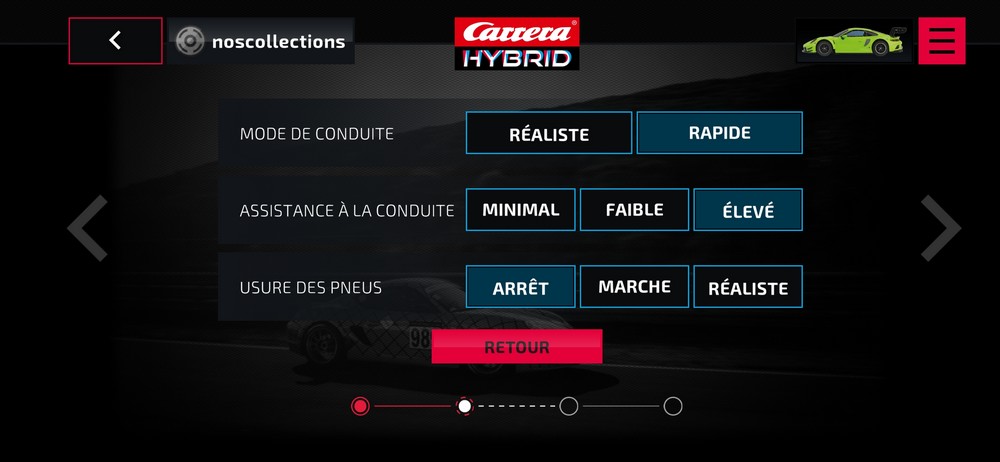Advance to the next page with right chevron
1000x462 pixels.
point(940,228)
